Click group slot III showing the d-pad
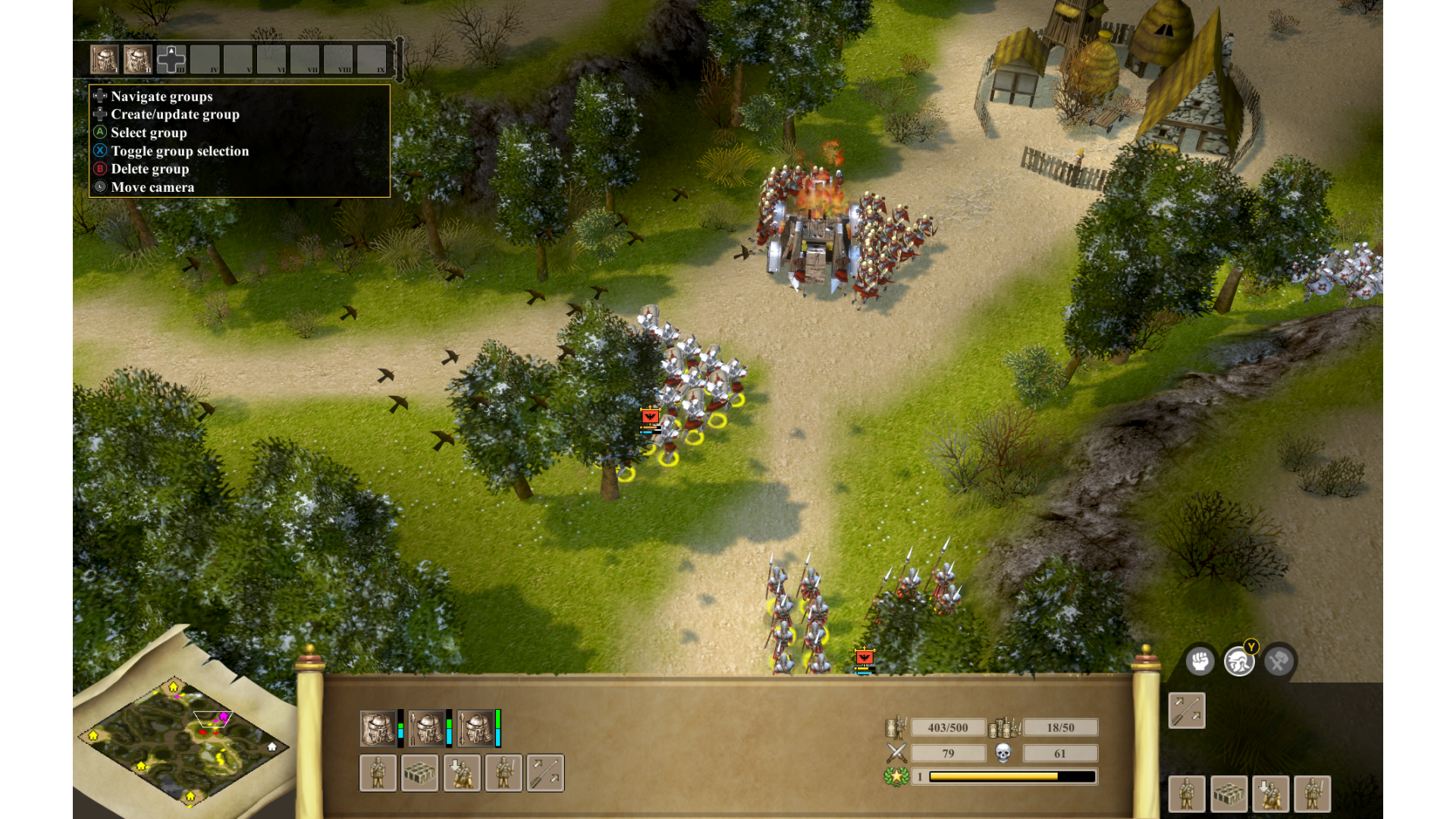 [171, 59]
